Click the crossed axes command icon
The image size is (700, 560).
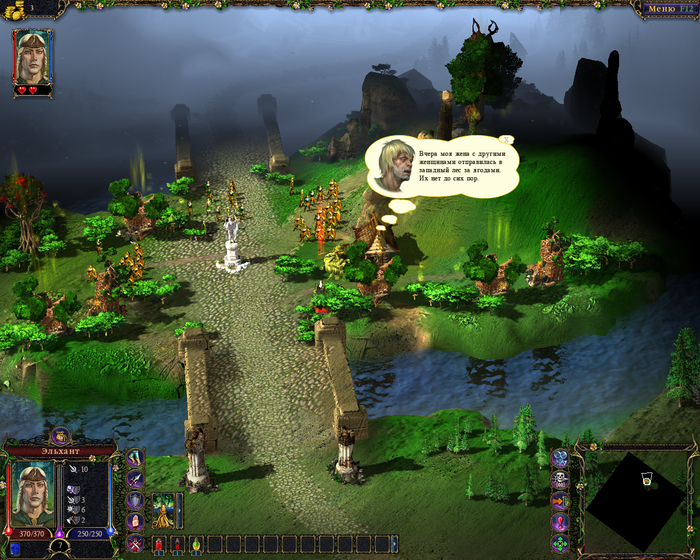tap(135, 458)
